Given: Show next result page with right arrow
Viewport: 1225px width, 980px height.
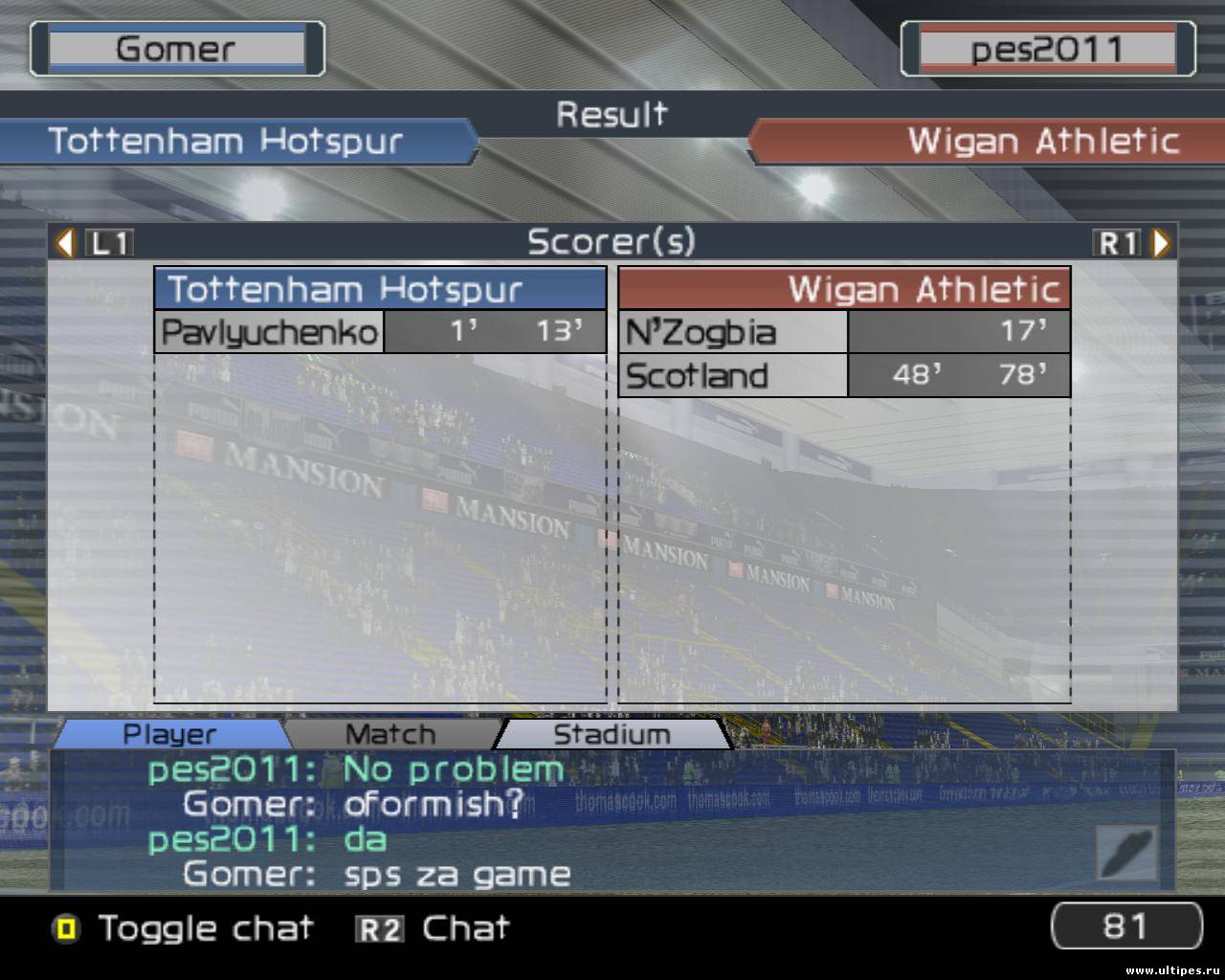Looking at the screenshot, I should point(1161,243).
